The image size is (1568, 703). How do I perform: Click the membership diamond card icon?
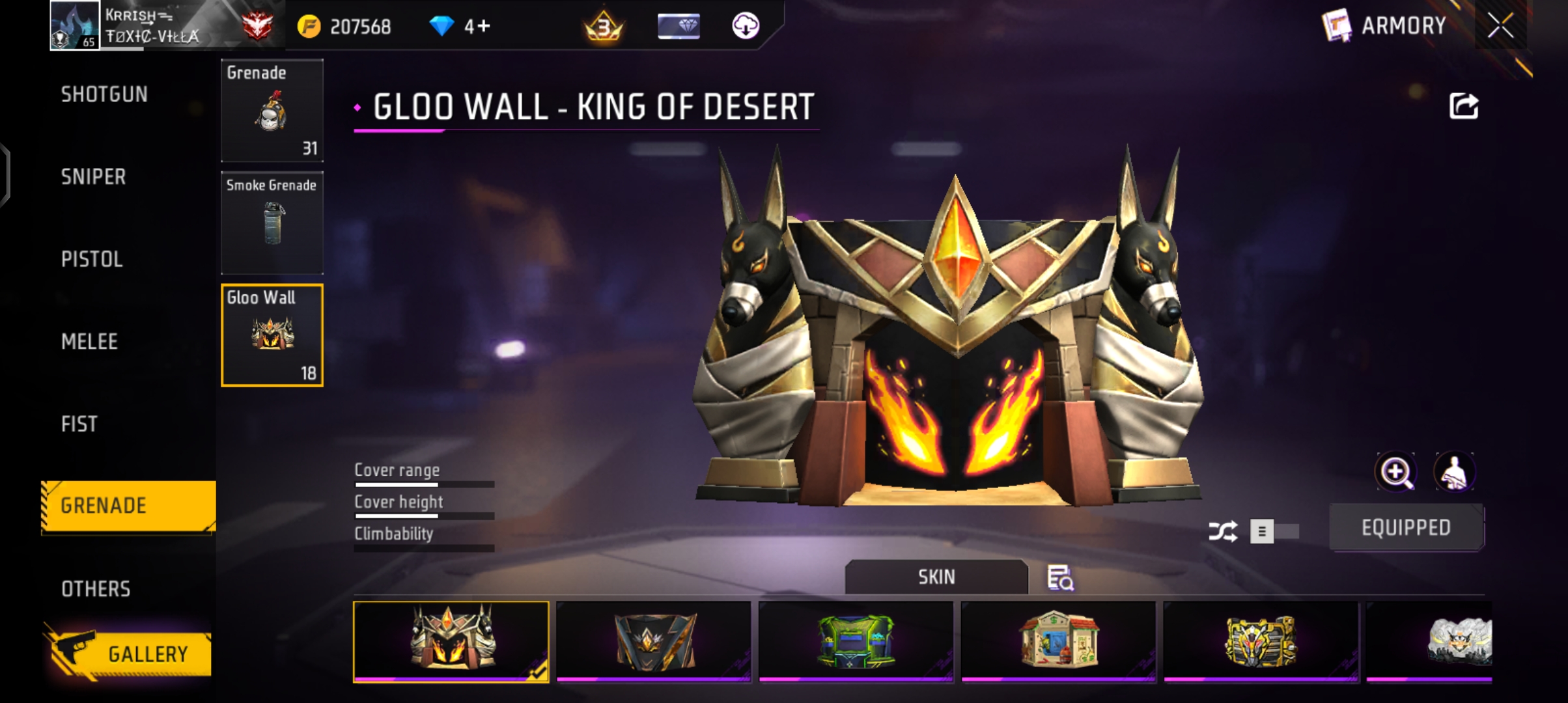tap(679, 27)
